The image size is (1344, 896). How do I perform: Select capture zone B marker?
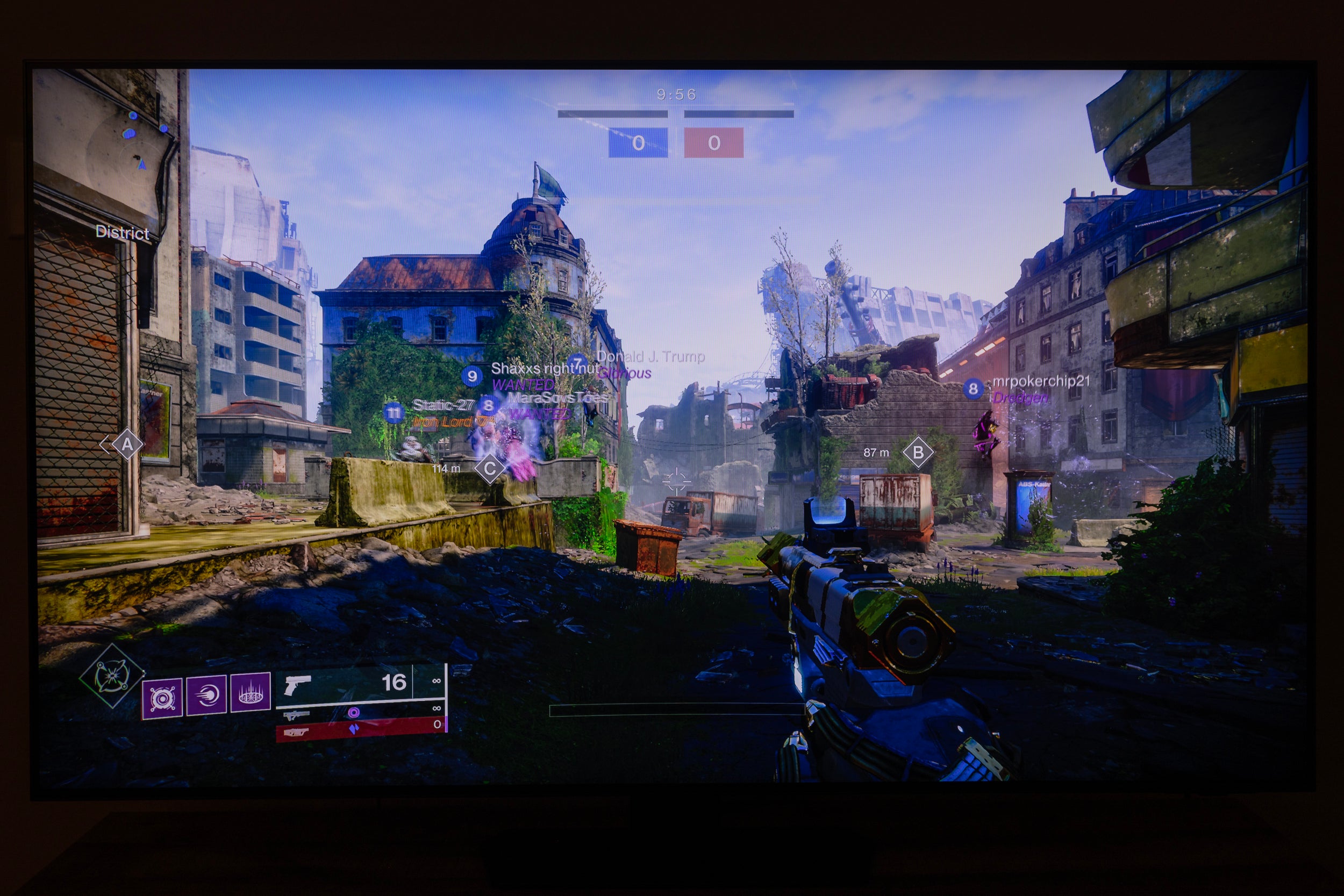point(918,452)
